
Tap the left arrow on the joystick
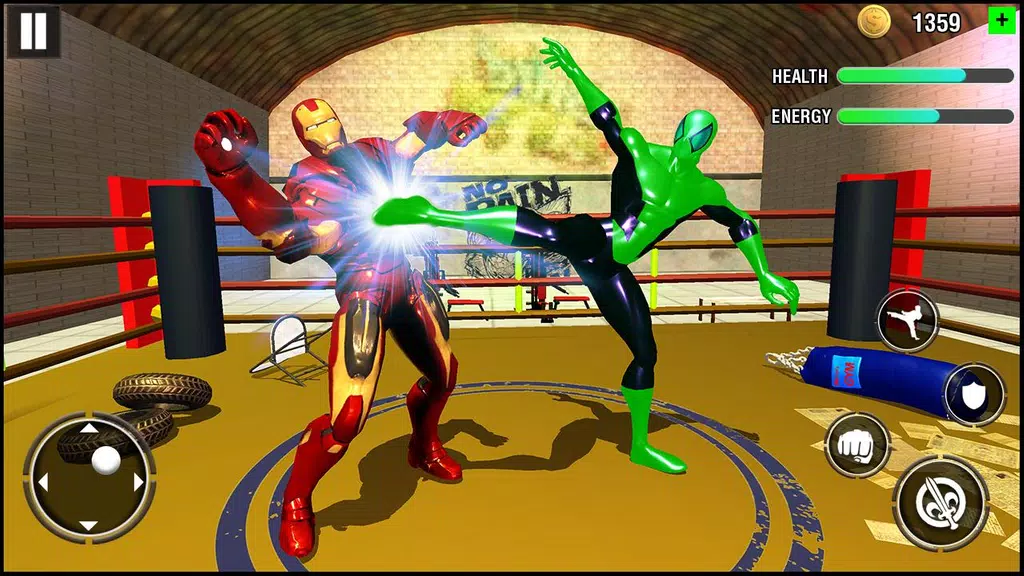click(43, 482)
